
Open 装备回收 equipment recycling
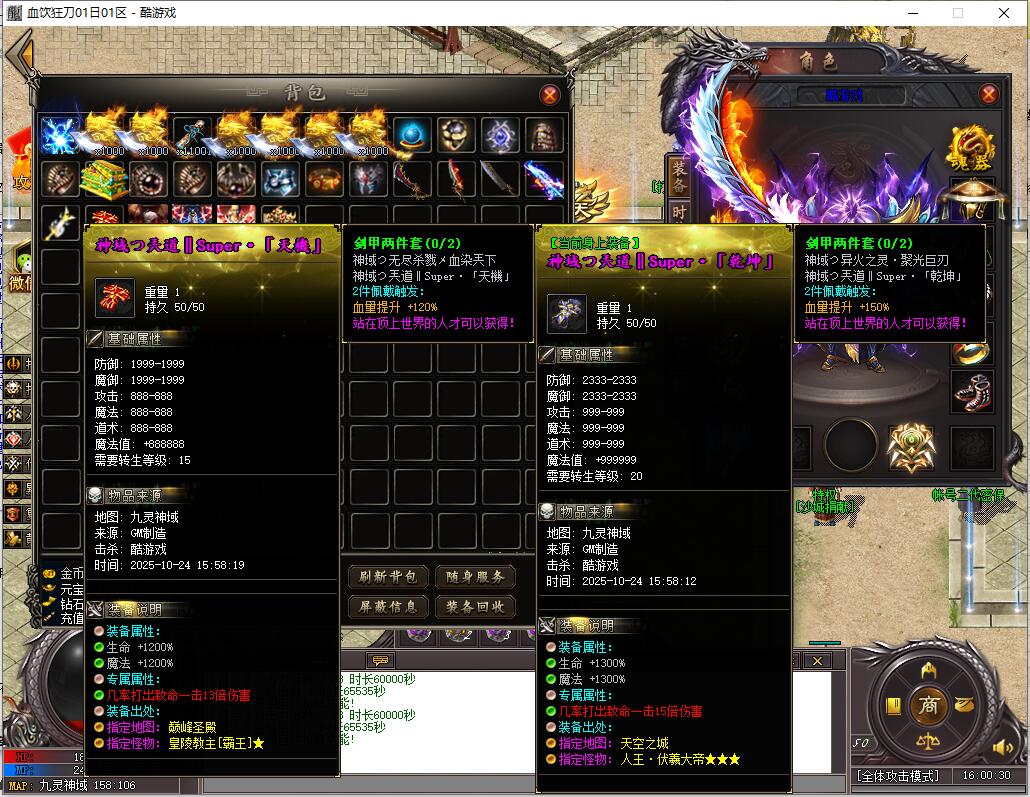click(x=475, y=607)
